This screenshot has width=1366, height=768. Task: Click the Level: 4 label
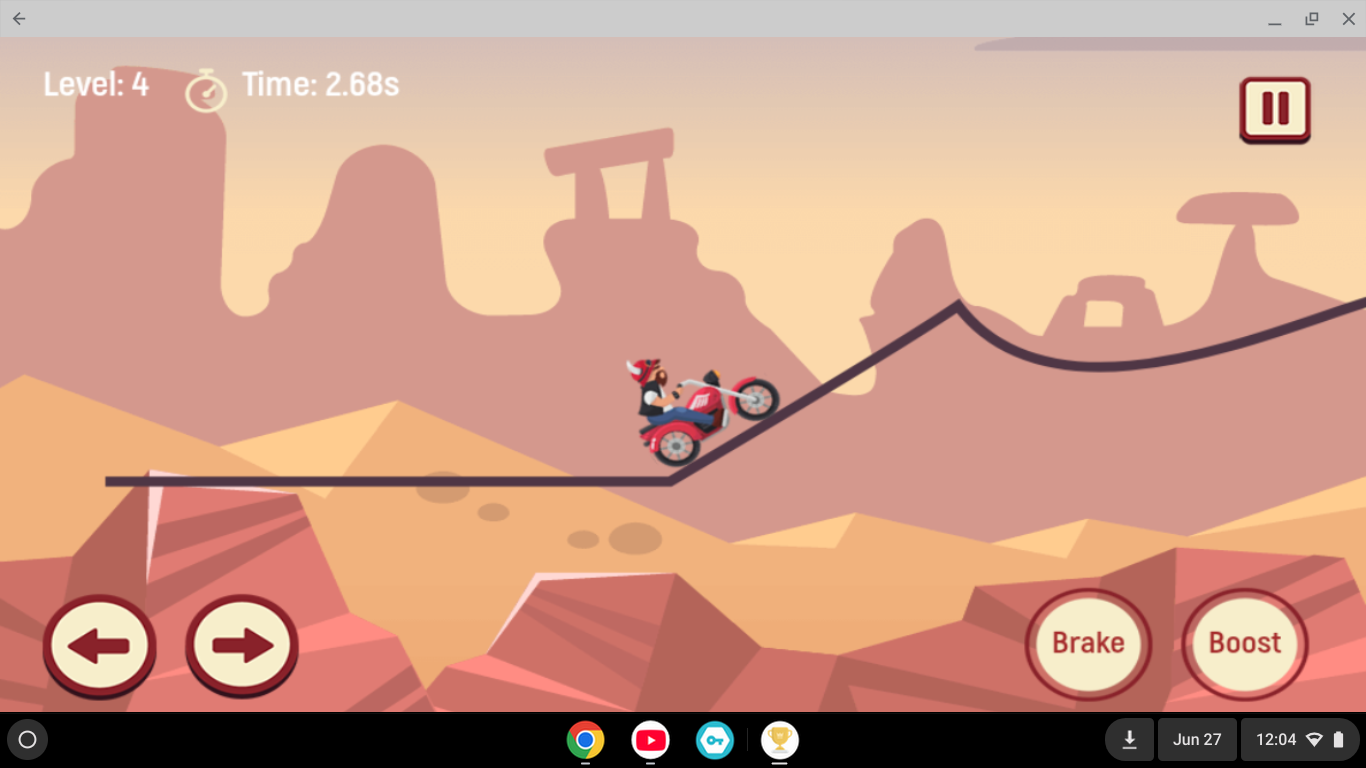[x=95, y=84]
